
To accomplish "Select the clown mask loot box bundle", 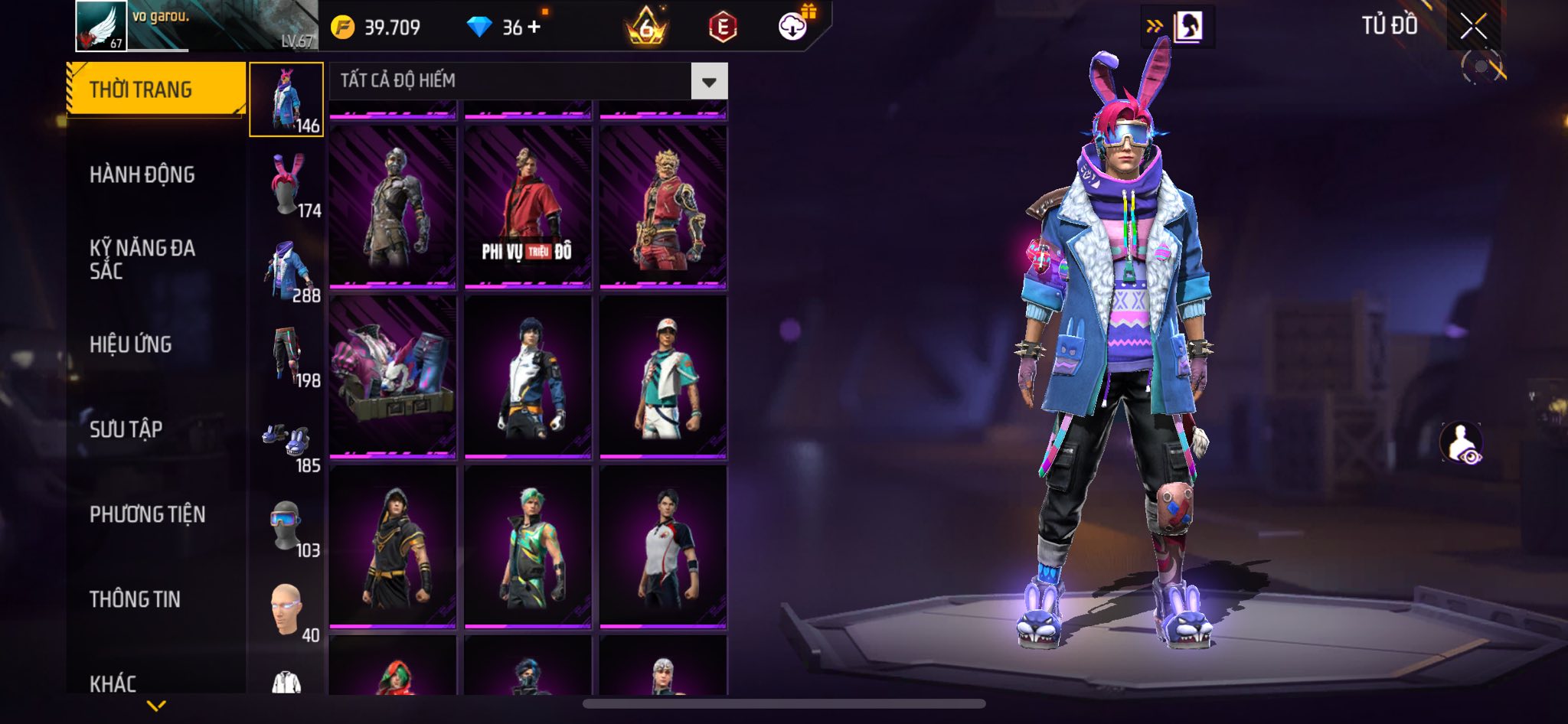I will pos(393,376).
